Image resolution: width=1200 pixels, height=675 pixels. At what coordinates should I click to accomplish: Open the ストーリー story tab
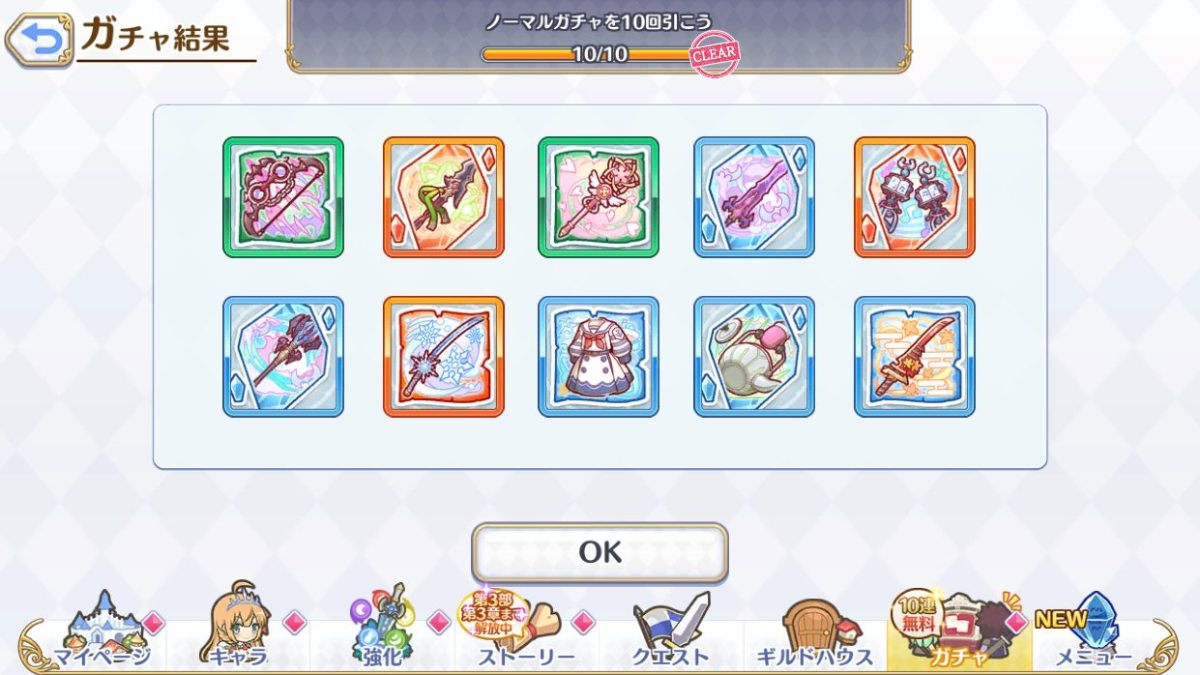(x=525, y=632)
